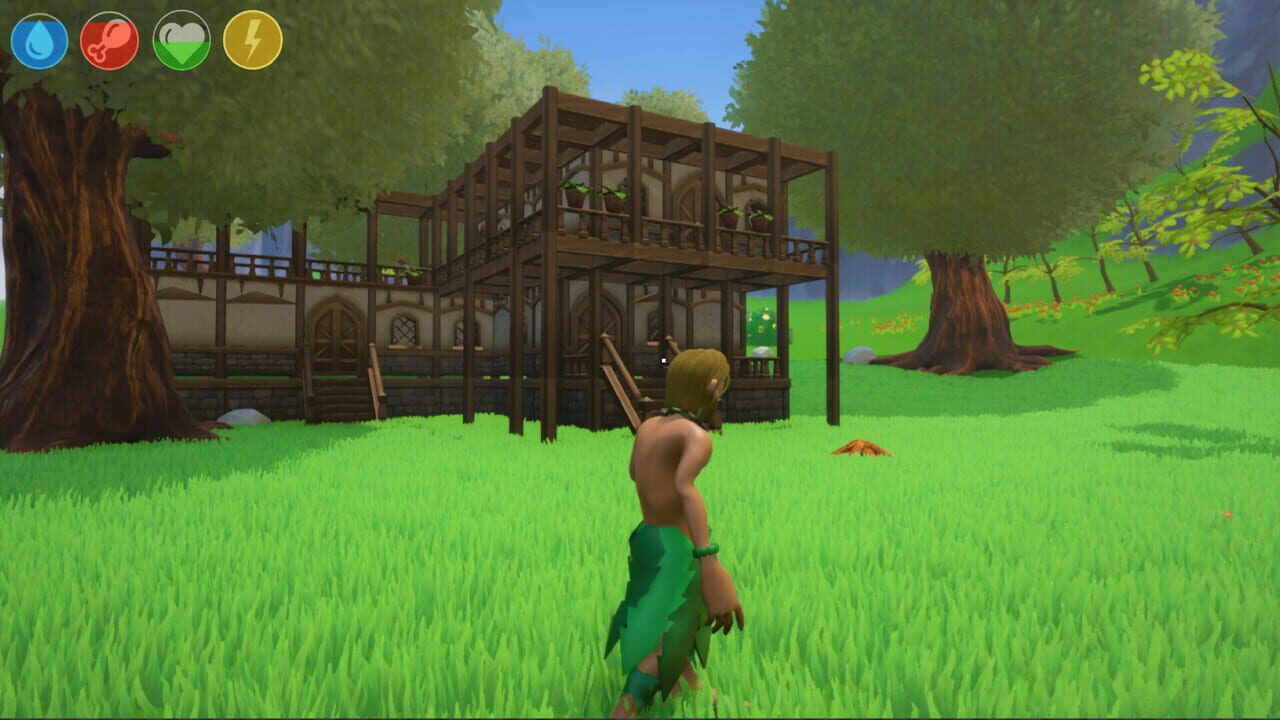Select the arched window beside the door

(405, 330)
